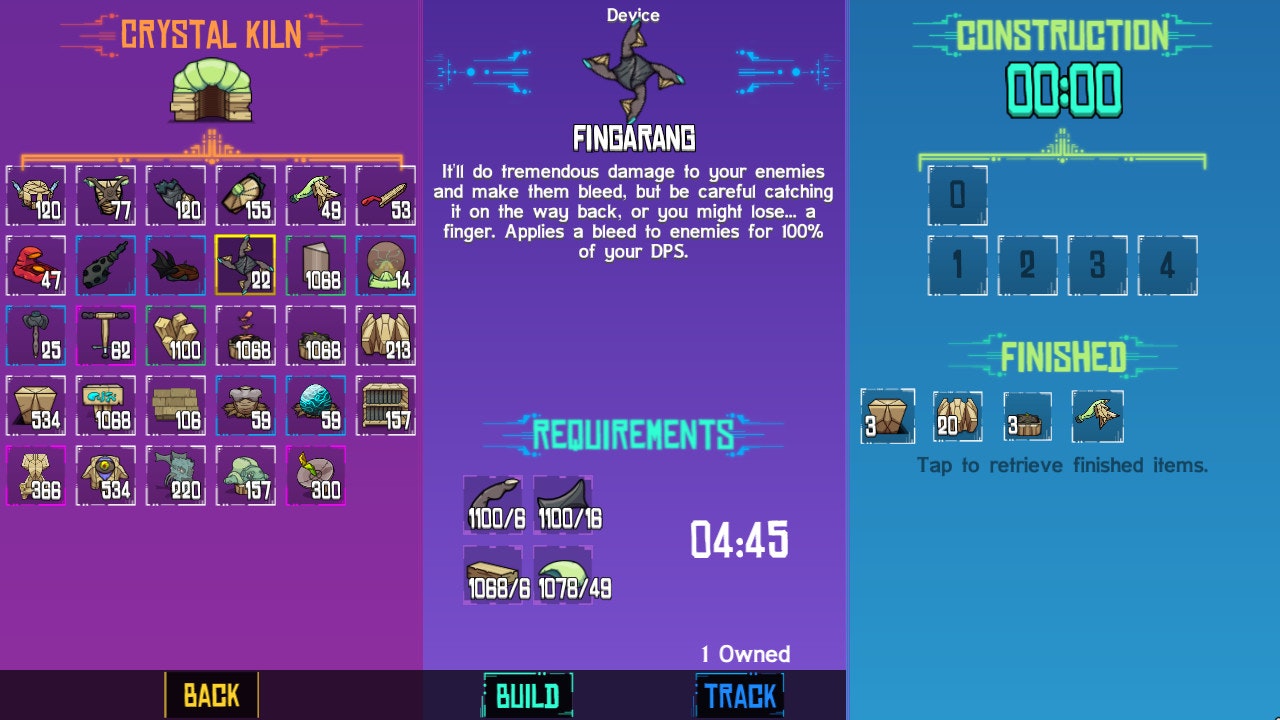The image size is (1280, 720).
Task: Select the mallet item costing 62
Action: 107,335
